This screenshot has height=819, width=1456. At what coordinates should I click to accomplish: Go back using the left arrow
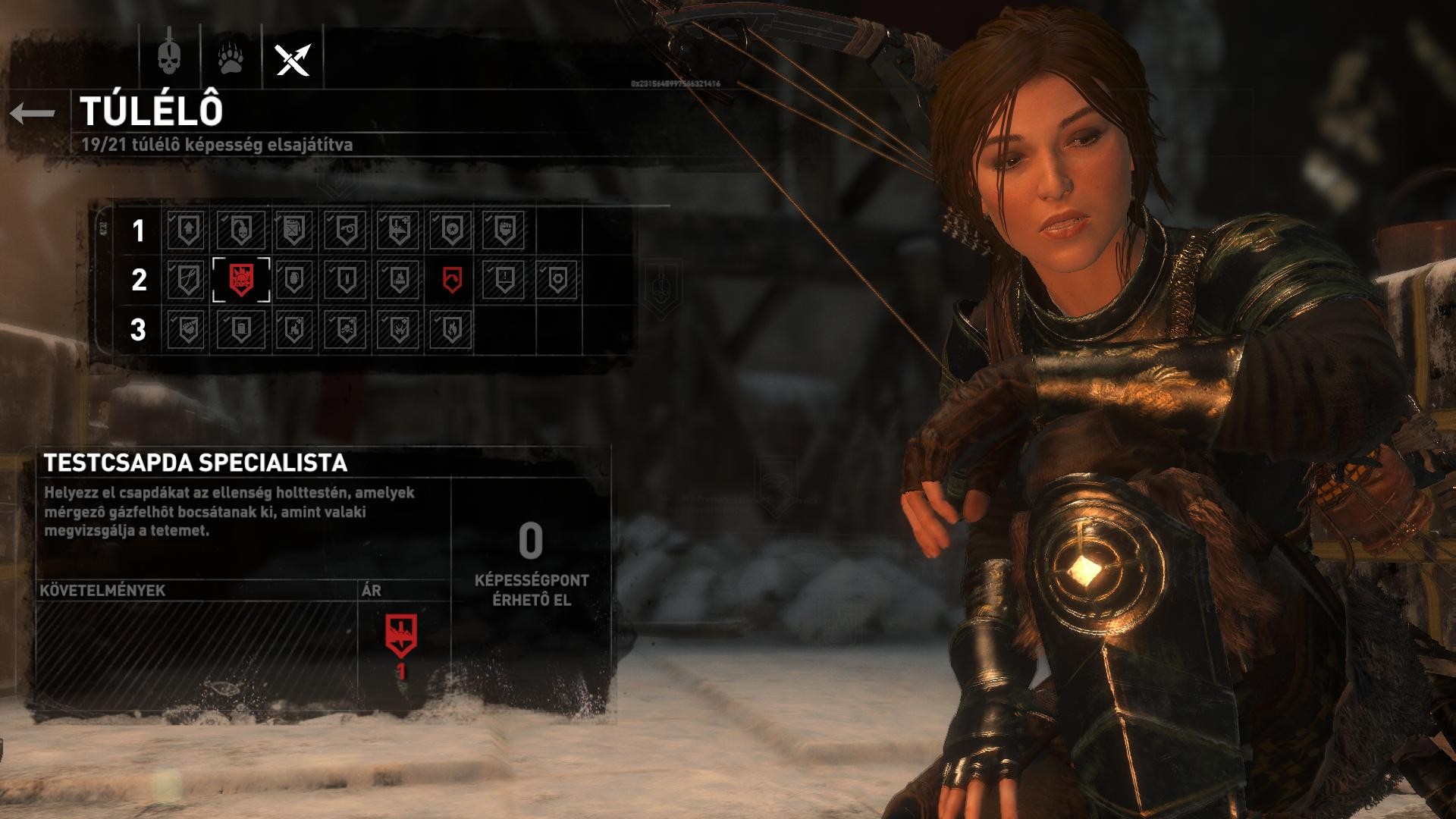point(33,114)
